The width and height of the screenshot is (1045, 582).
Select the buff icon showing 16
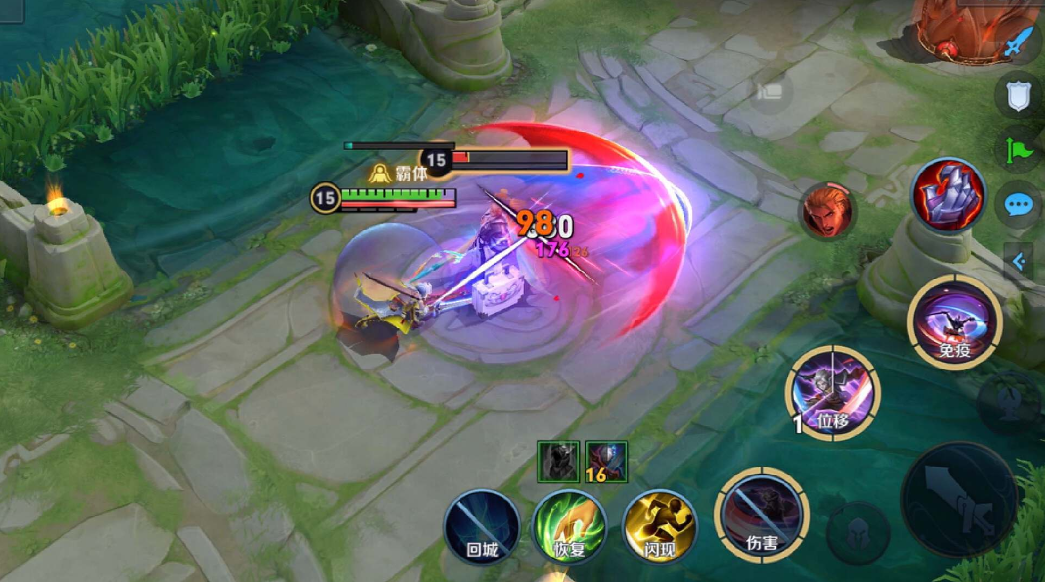[x=606, y=461]
